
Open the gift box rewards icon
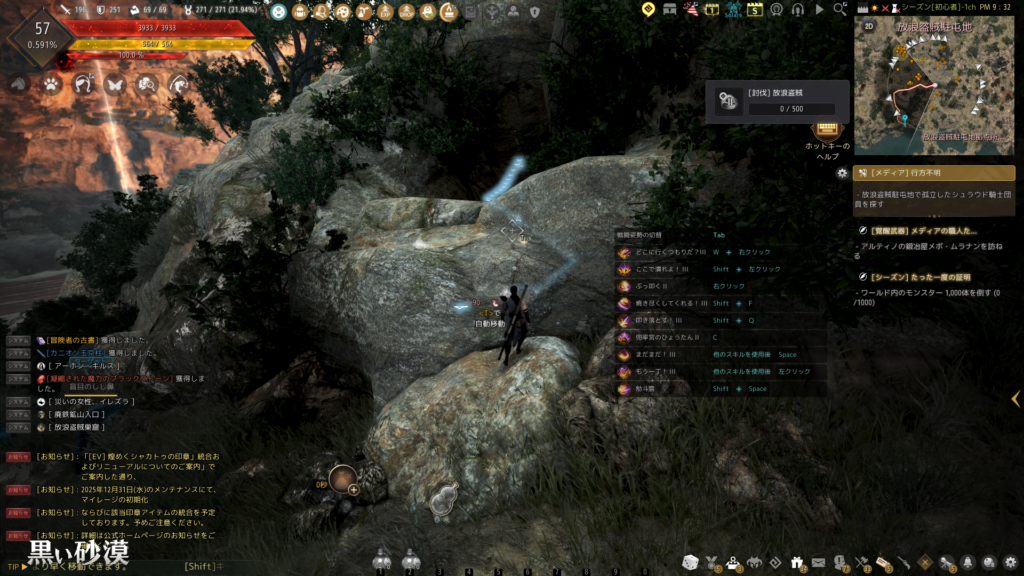point(797,562)
